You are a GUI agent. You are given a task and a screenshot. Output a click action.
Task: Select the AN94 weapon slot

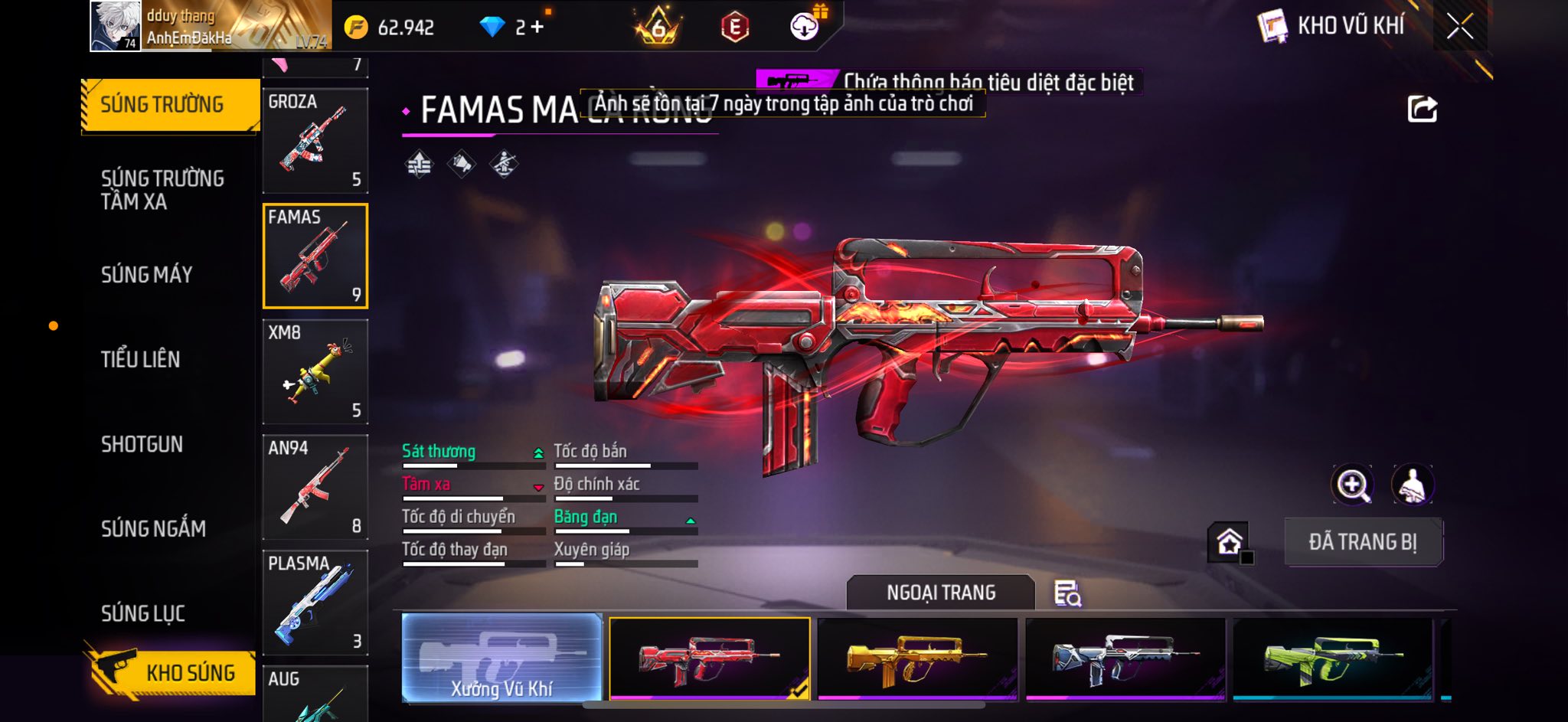[315, 487]
